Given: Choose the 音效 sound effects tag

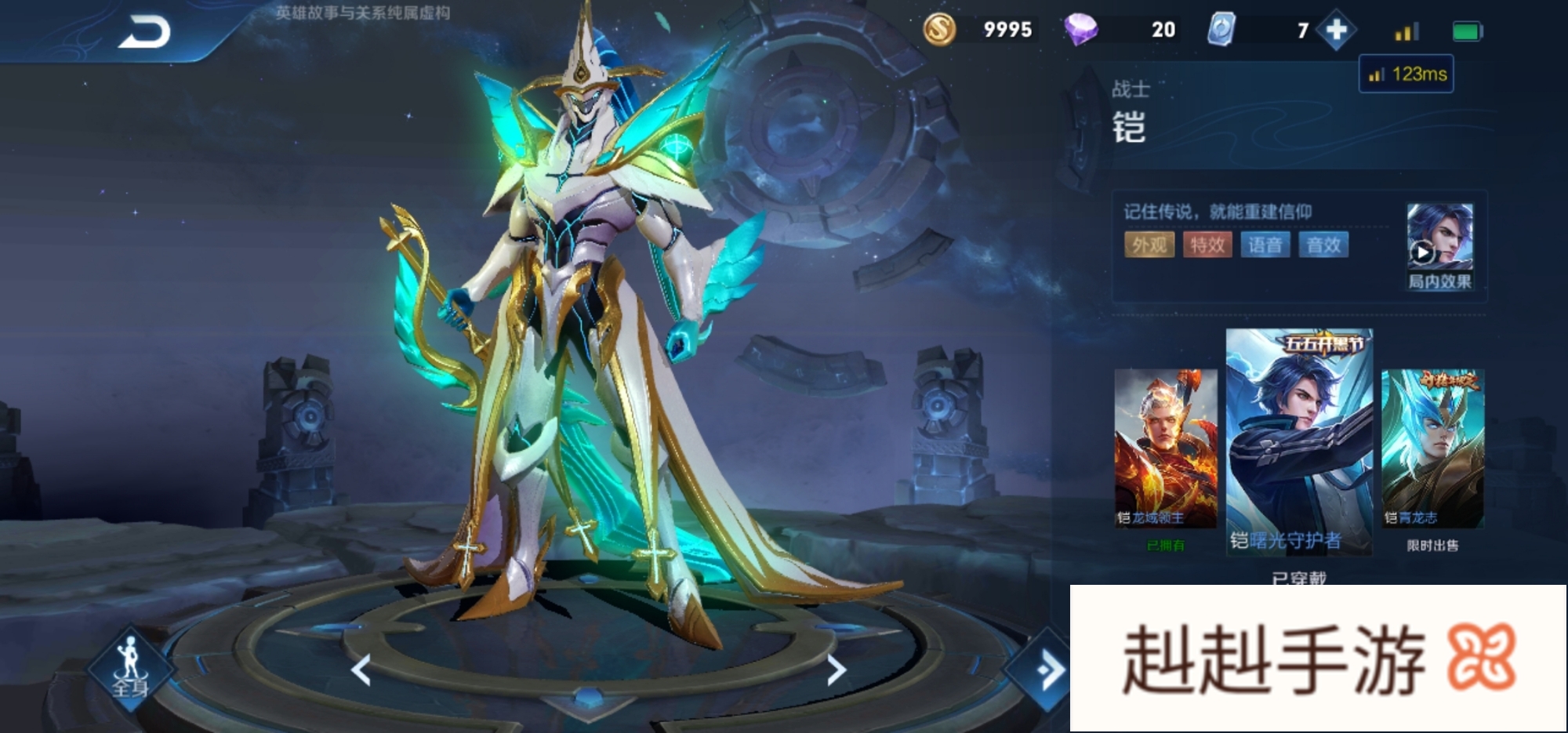Looking at the screenshot, I should click(x=1323, y=245).
